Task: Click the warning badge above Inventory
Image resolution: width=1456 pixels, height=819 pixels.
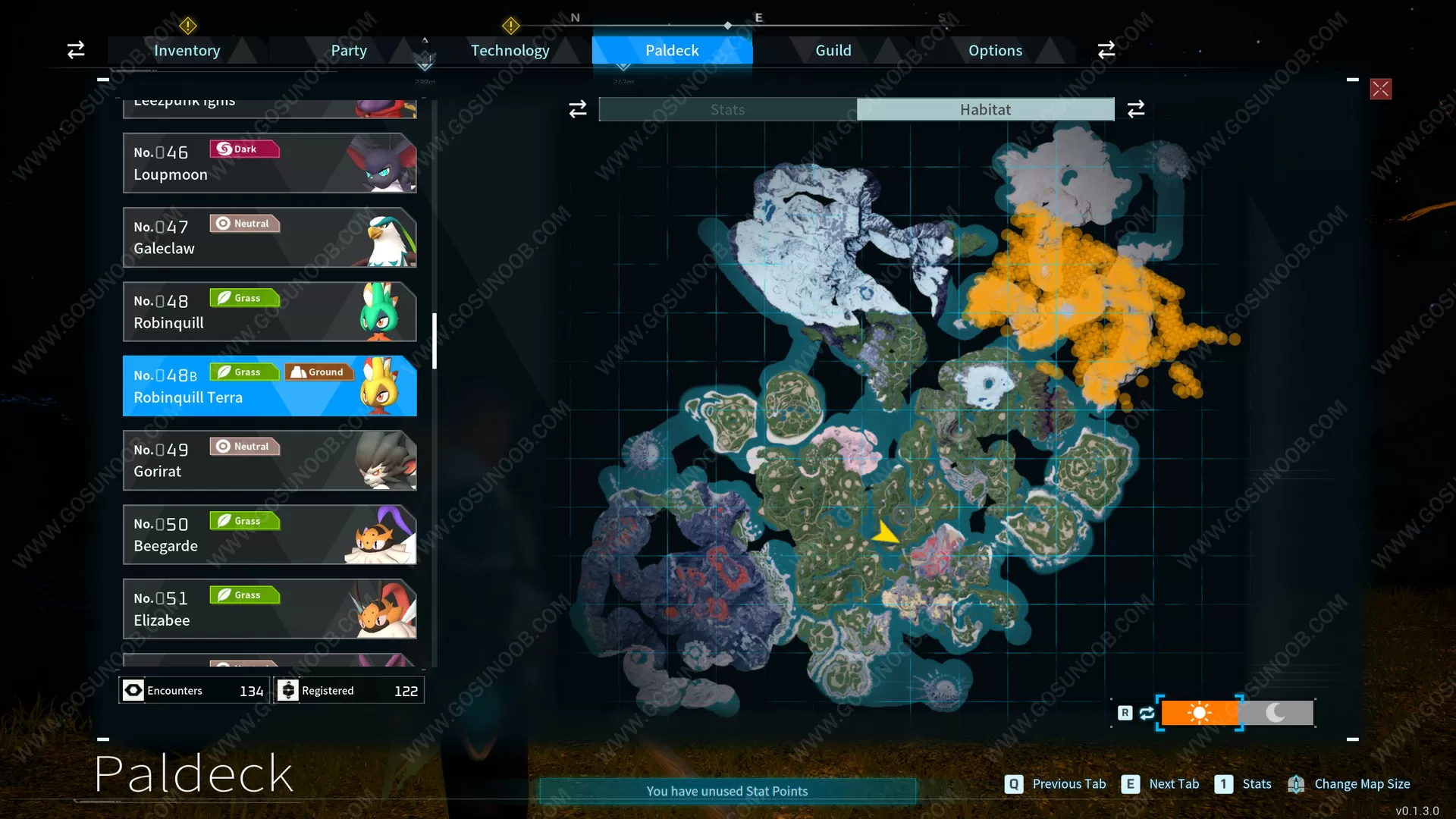Action: click(x=187, y=26)
